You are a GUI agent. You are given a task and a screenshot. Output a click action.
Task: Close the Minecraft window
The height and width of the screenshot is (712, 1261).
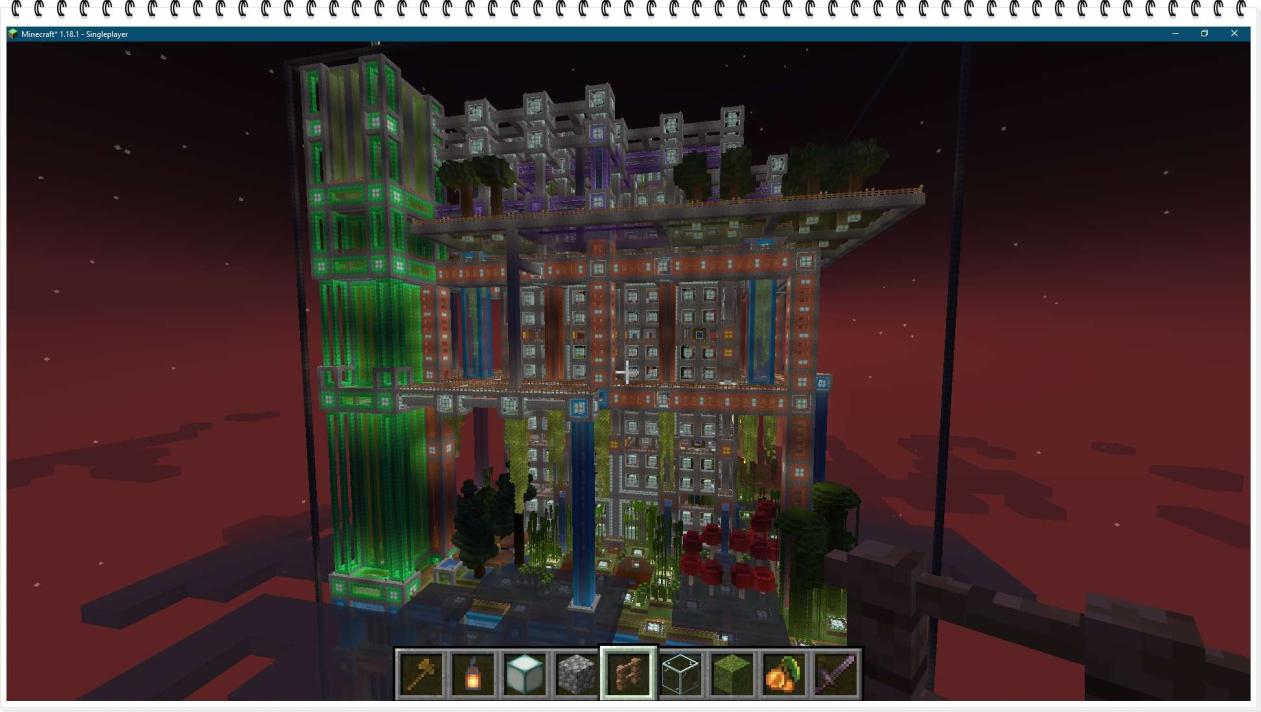[x=1234, y=34]
